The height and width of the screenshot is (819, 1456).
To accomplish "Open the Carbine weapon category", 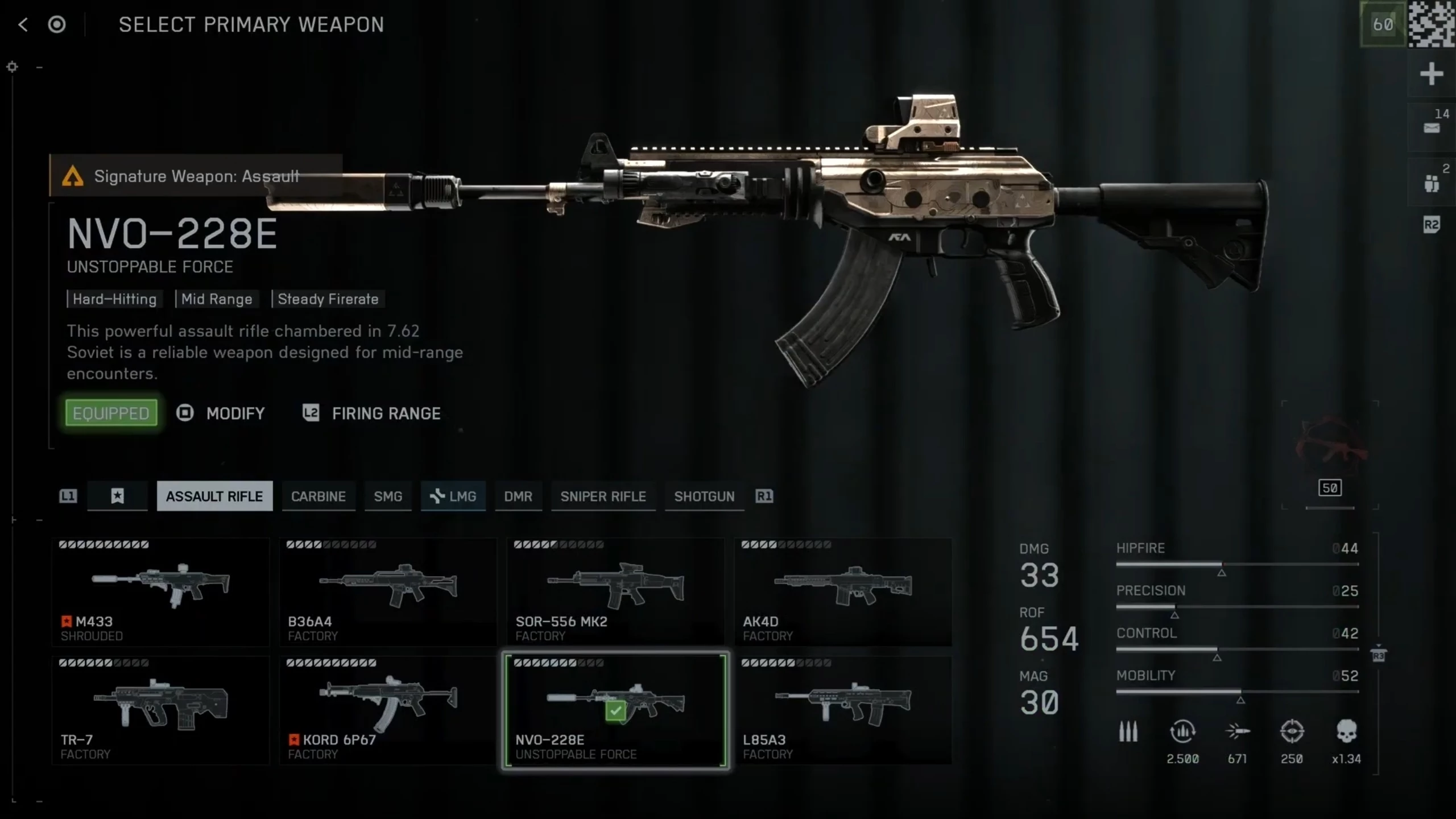I will tap(318, 497).
